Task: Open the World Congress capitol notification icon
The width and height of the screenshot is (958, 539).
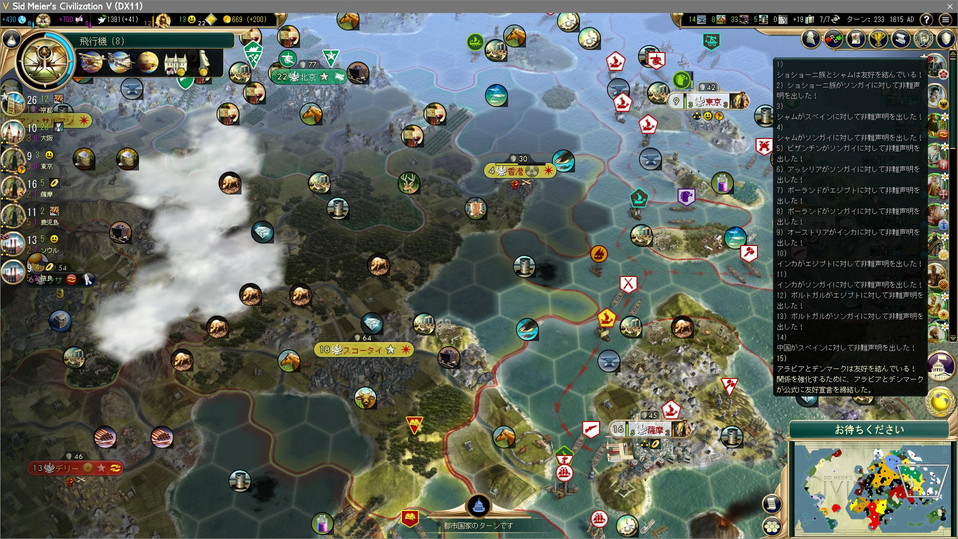Action: tap(940, 366)
